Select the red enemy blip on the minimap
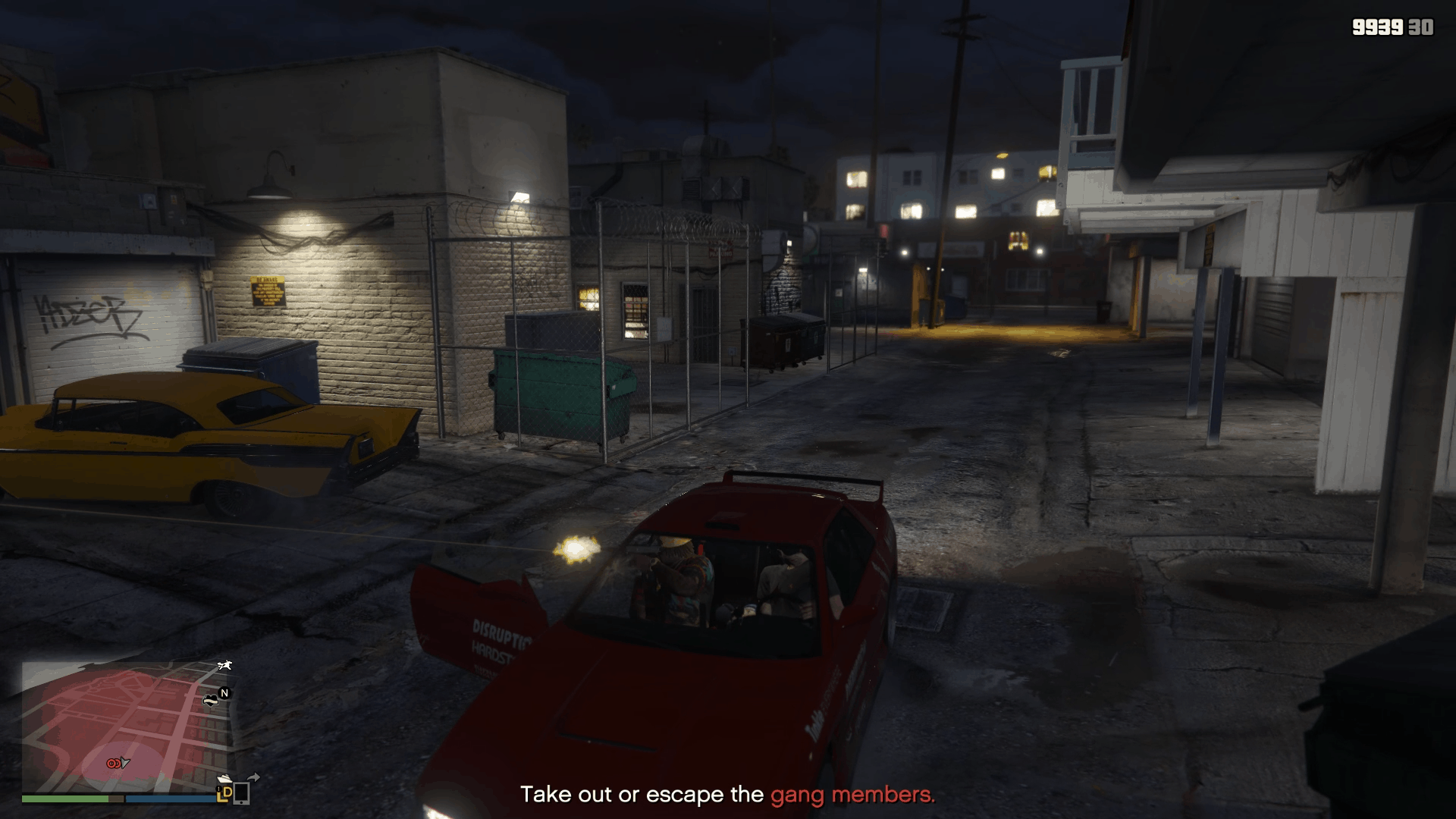This screenshot has height=819, width=1456. point(113,763)
